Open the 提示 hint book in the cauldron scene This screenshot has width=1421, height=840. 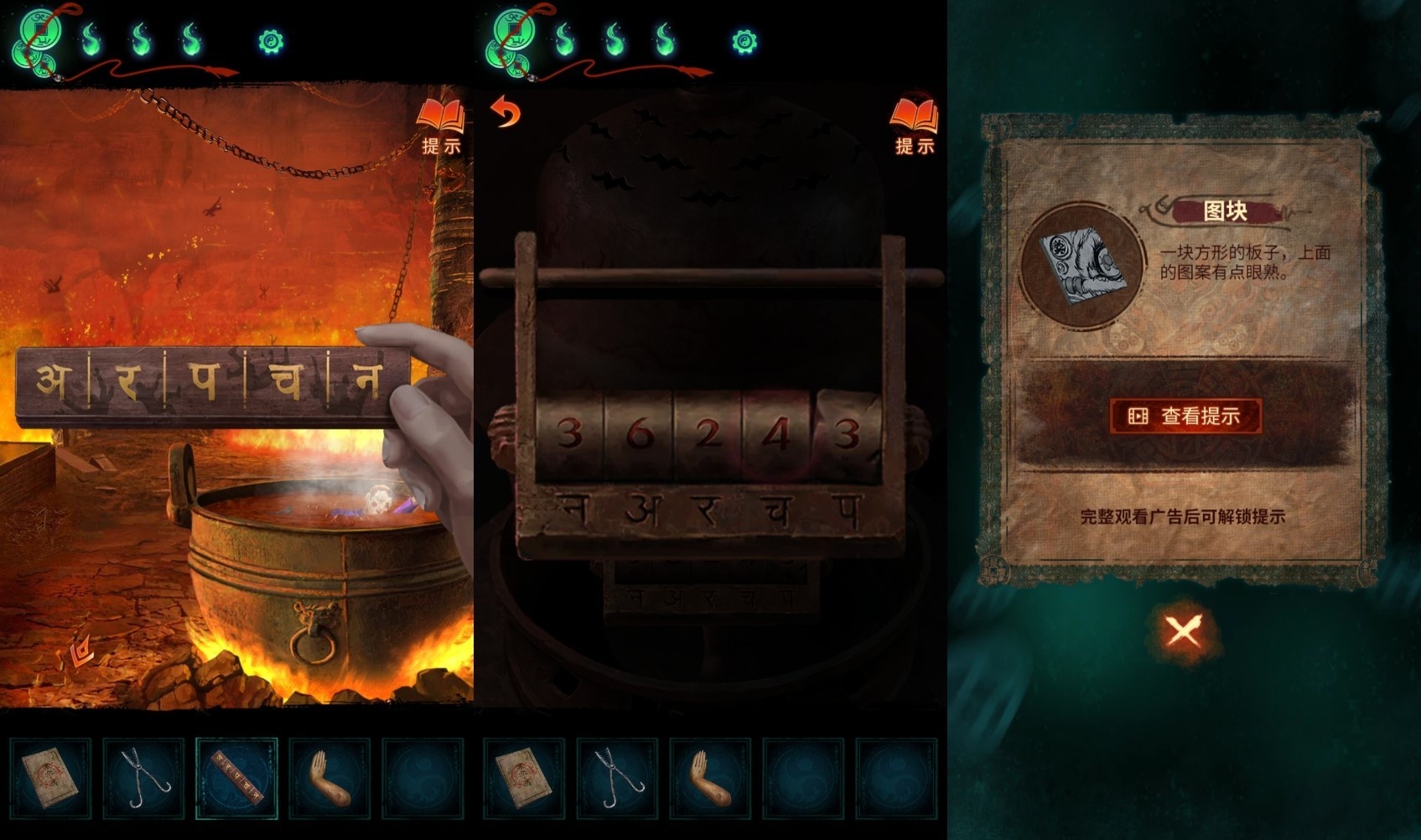click(x=441, y=126)
